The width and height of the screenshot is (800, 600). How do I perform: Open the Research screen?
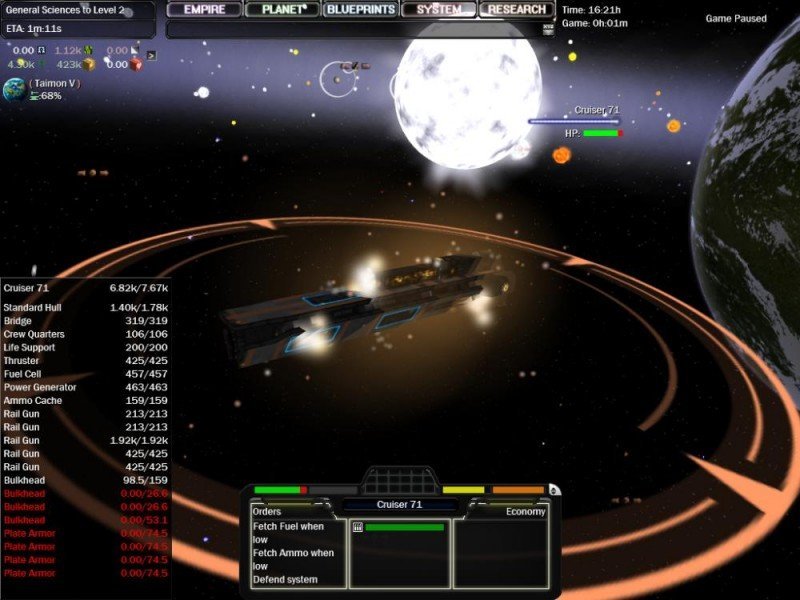click(516, 10)
